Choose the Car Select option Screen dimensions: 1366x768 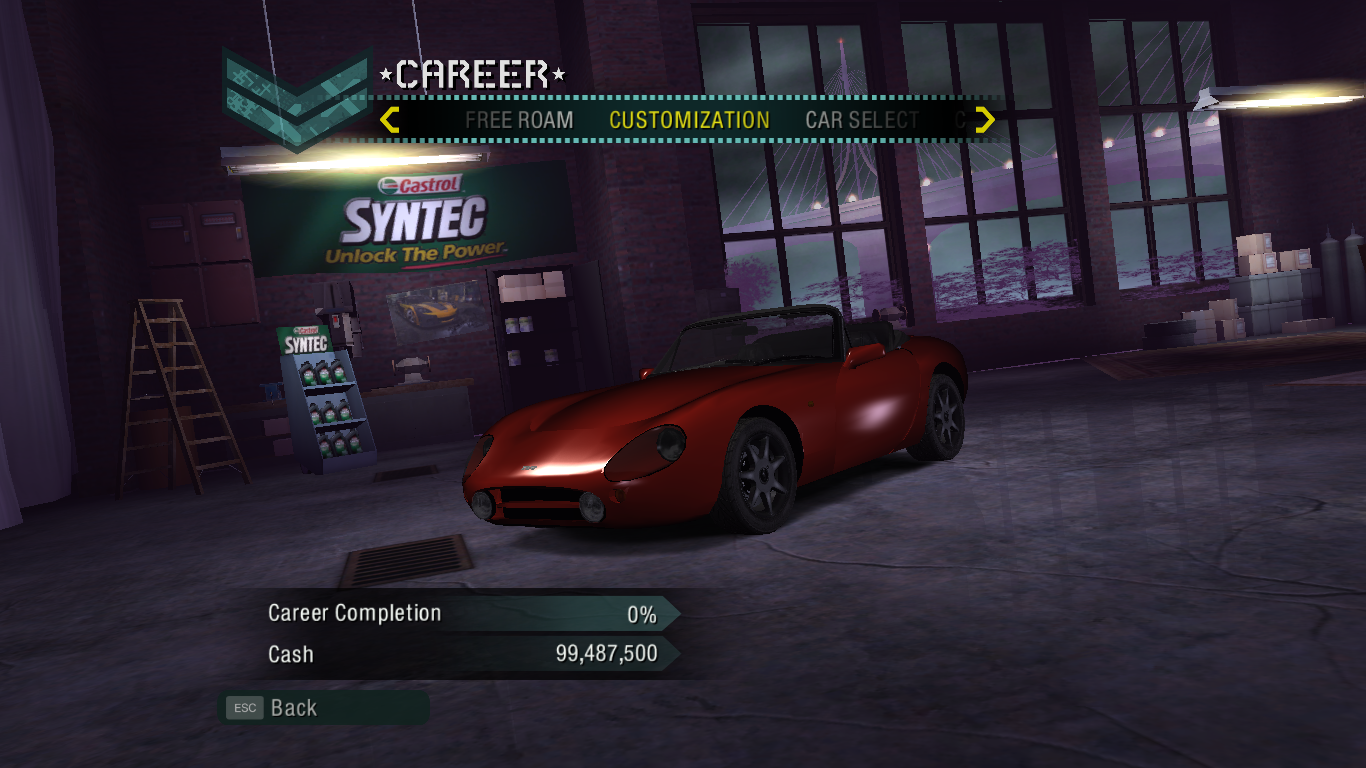[x=862, y=121]
